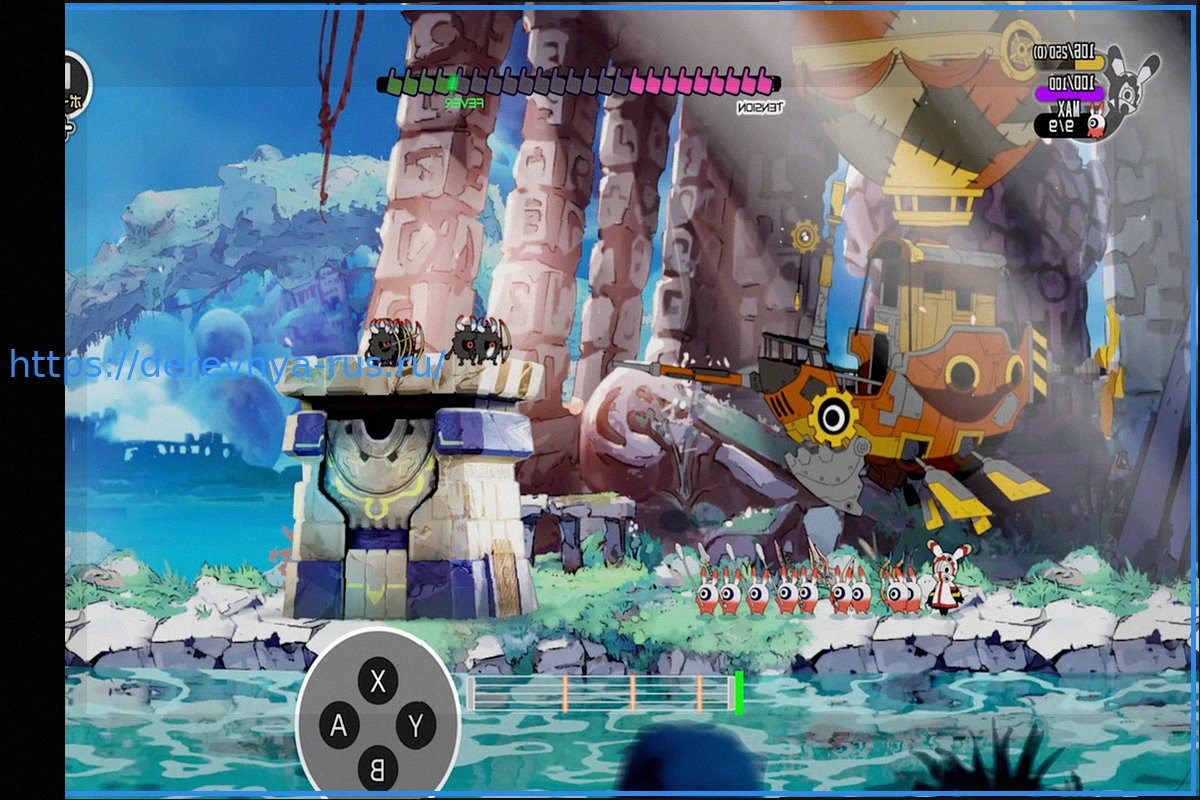Tap the on-screen X button
This screenshot has height=800, width=1200.
378,682
